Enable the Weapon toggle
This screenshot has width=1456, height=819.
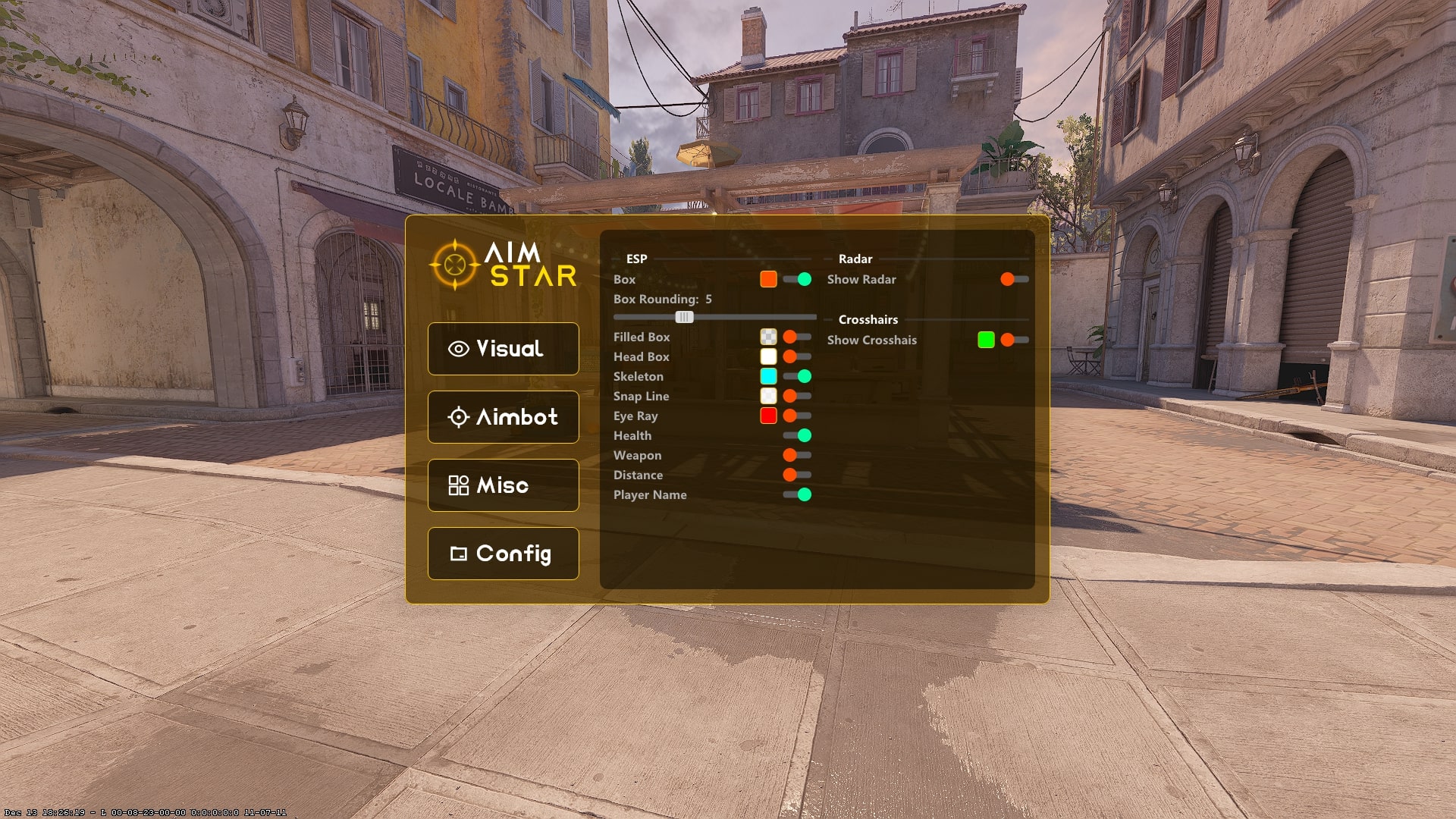797,455
